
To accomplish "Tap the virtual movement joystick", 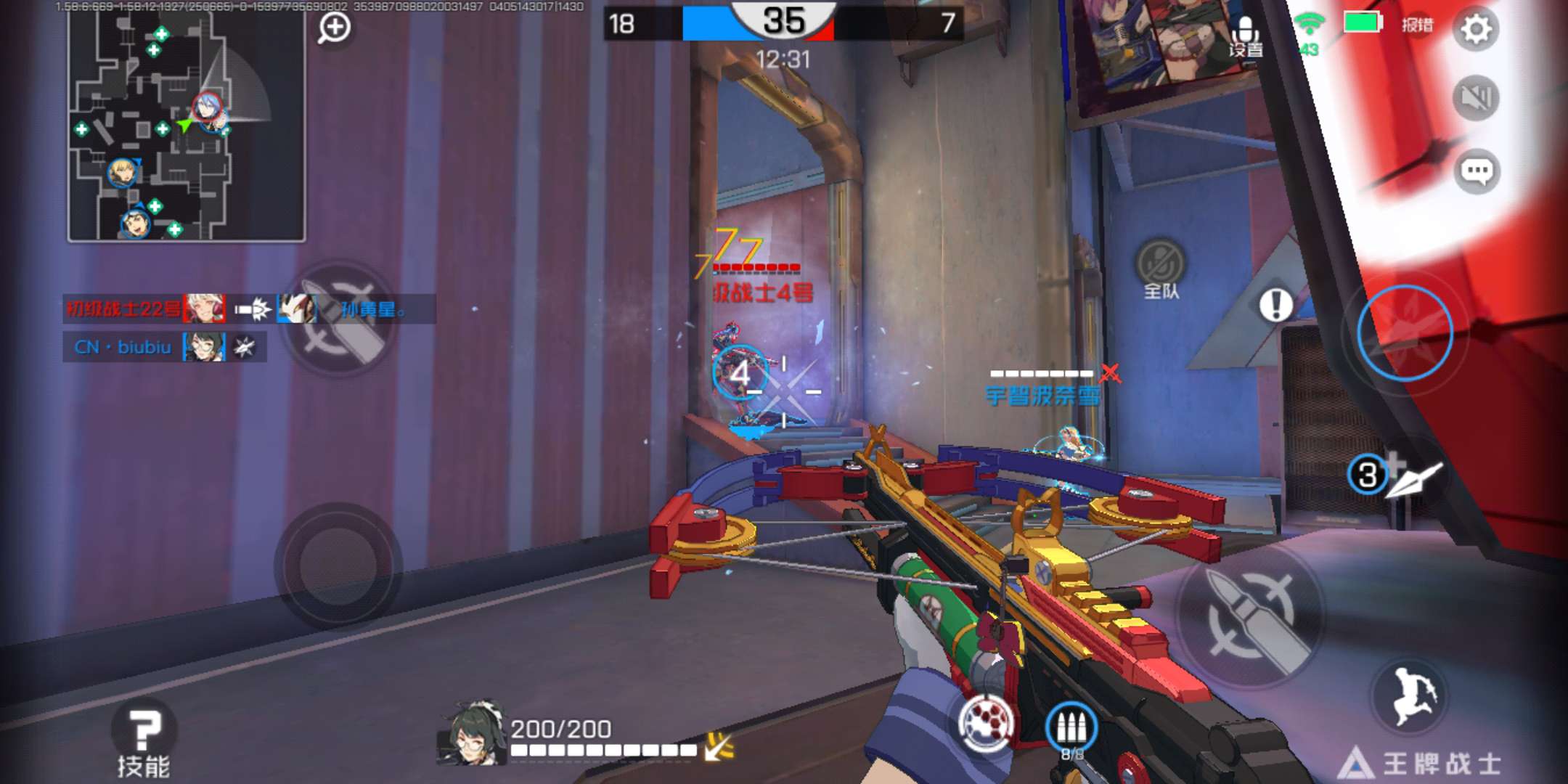I will [338, 565].
